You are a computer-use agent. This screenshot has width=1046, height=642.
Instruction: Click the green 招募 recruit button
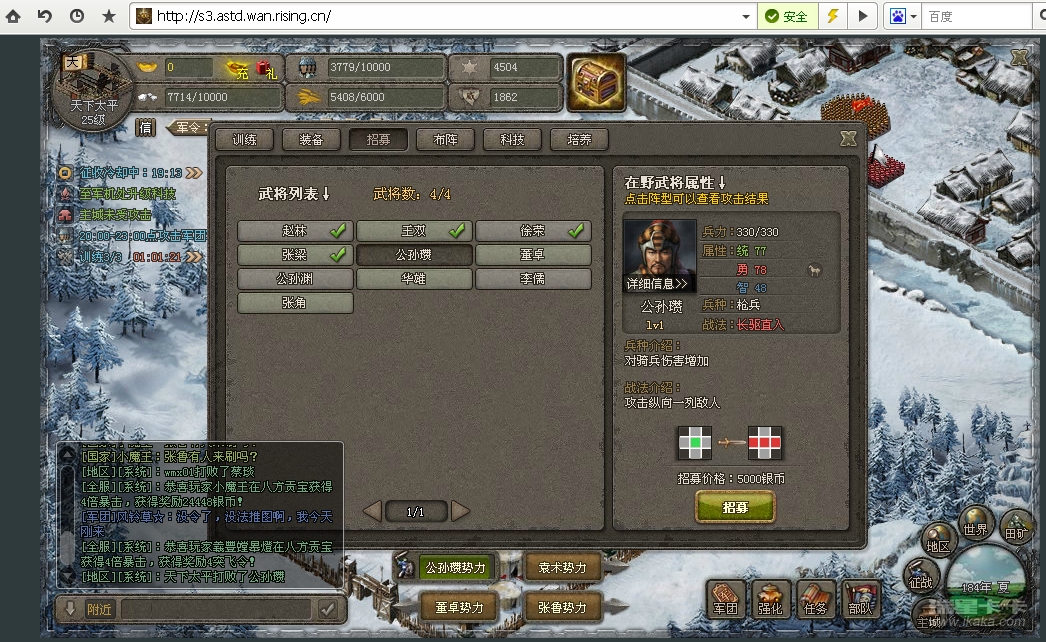pyautogui.click(x=735, y=508)
